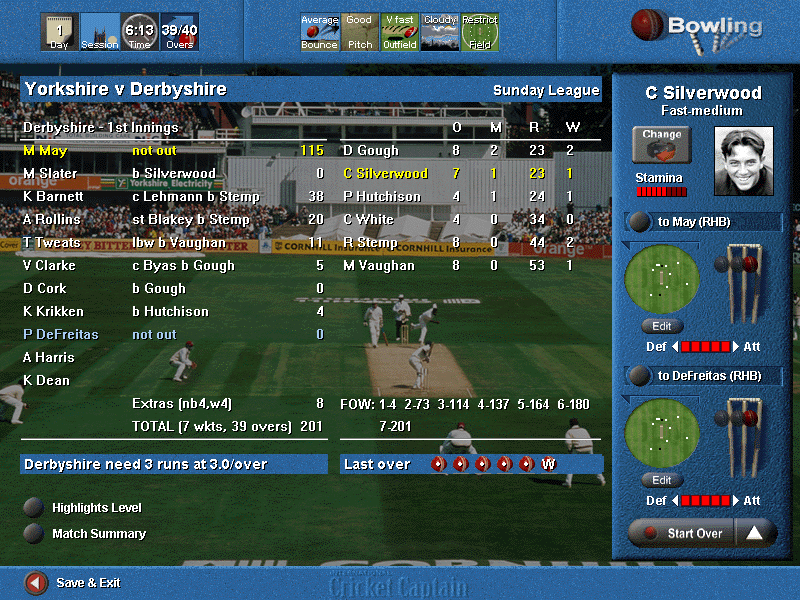Select the 'to May (RHB)' round button
Image resolution: width=800 pixels, height=600 pixels.
click(x=637, y=222)
